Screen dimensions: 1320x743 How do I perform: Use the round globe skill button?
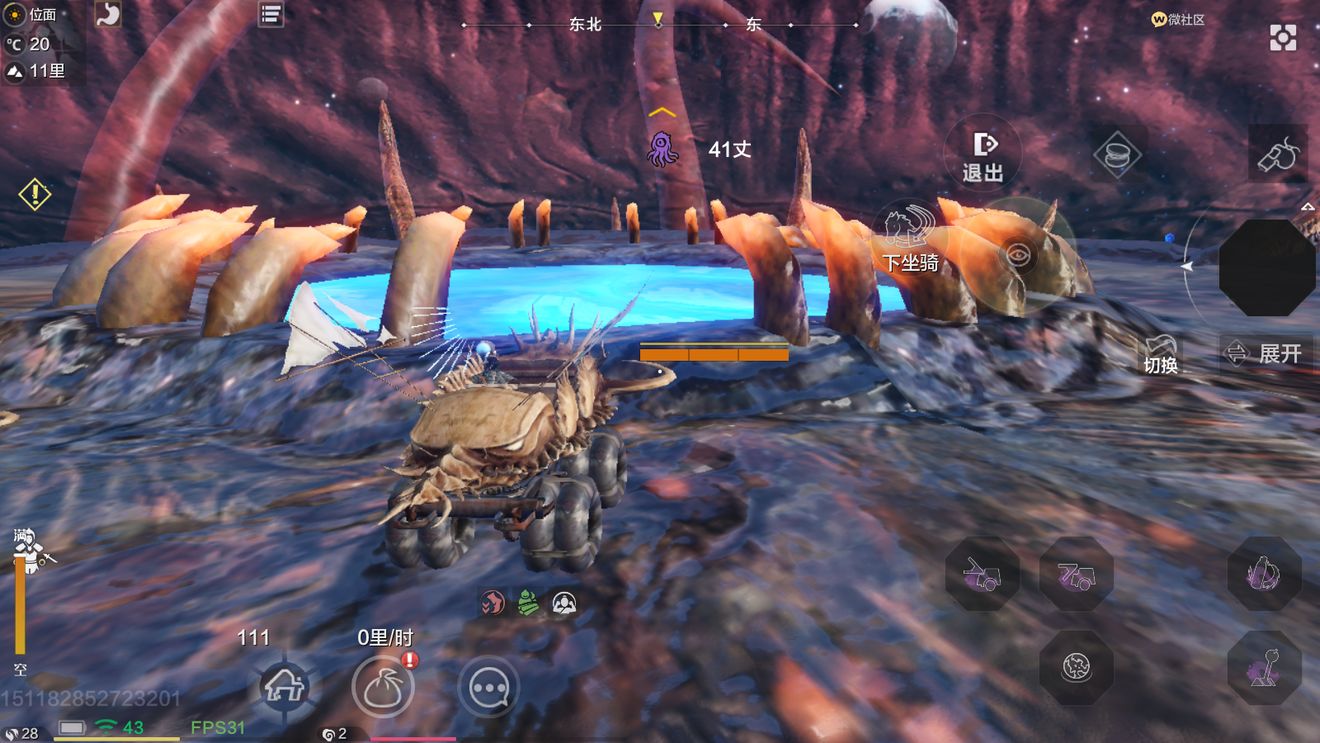click(1076, 667)
